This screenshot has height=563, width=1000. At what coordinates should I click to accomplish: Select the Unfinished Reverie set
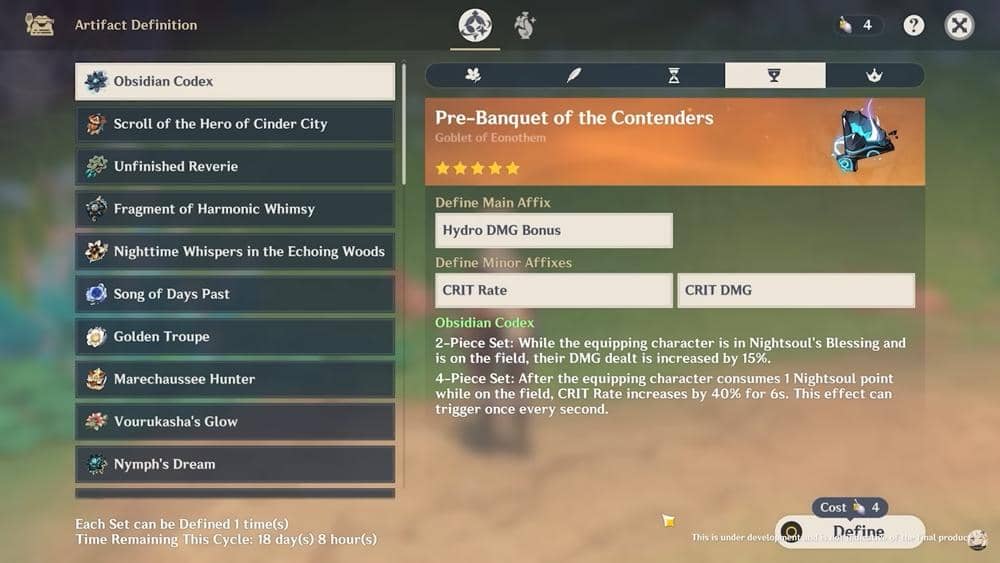235,166
